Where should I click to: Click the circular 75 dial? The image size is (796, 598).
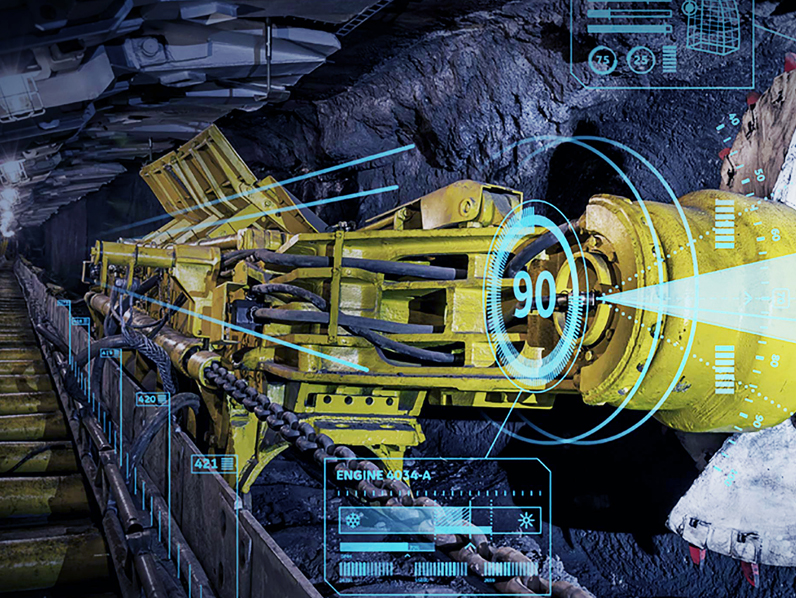pos(602,59)
